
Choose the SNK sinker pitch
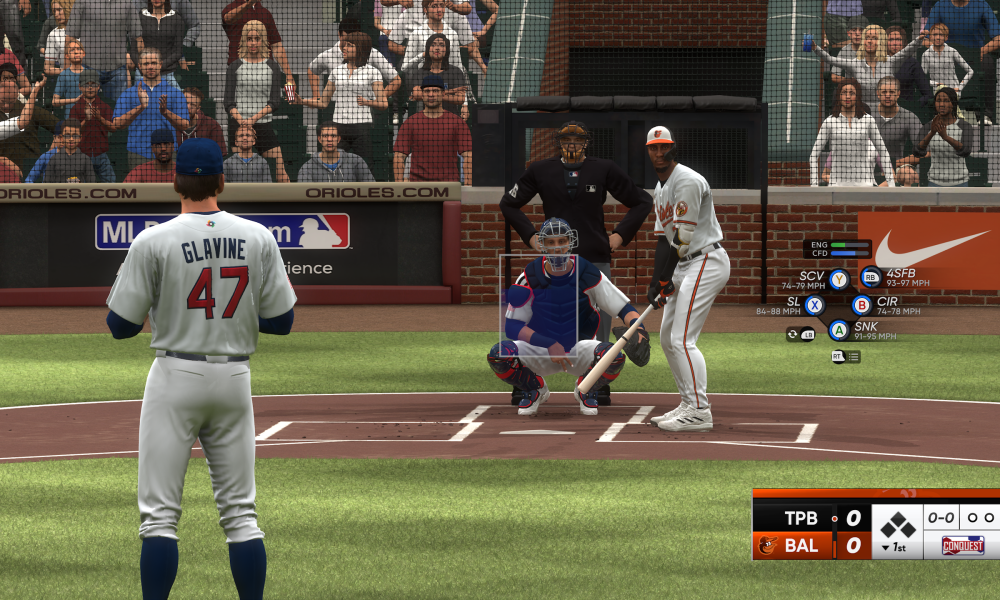point(838,330)
